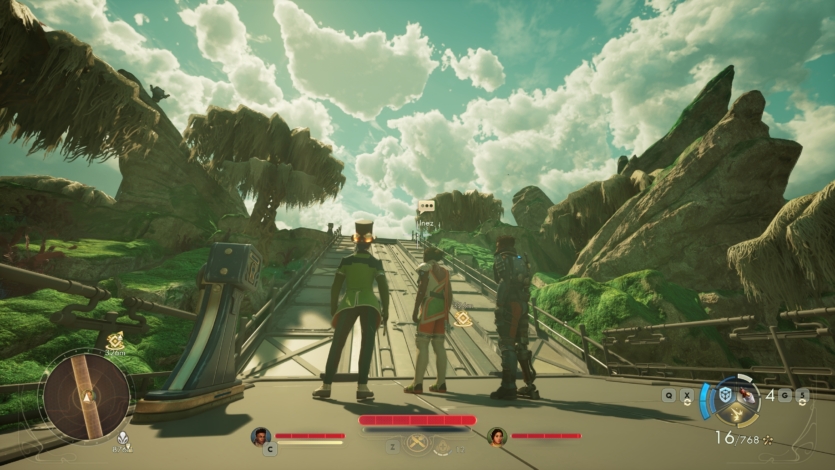
Task: Select the right companion portrait
Action: coord(497,436)
